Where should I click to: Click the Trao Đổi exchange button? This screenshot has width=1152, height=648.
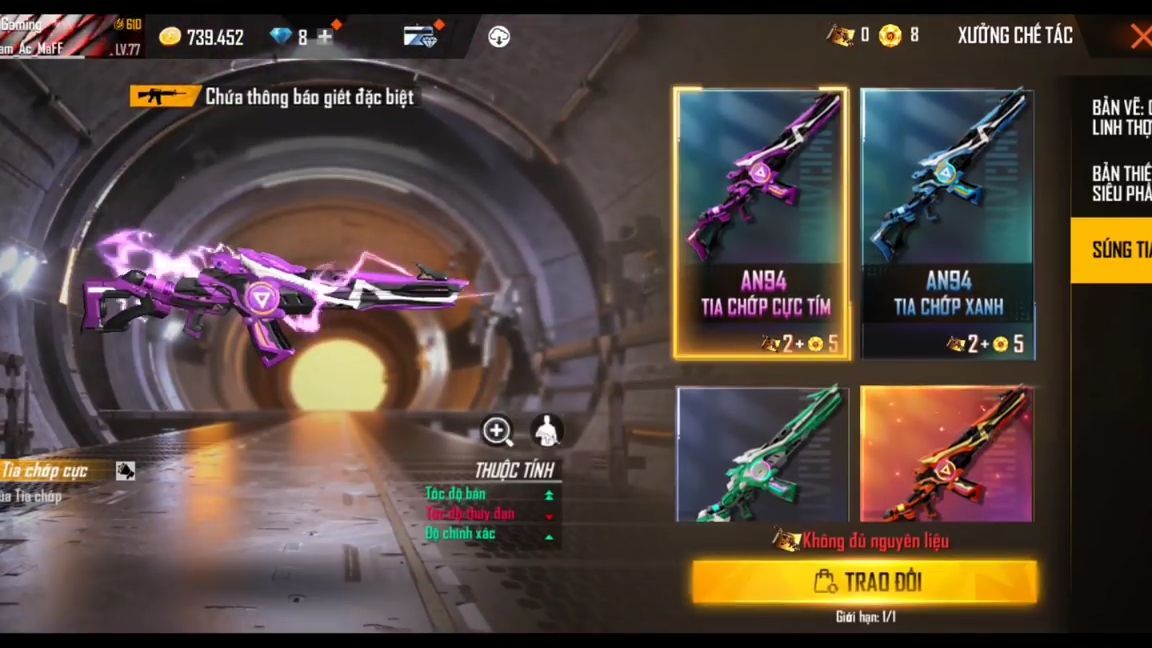(865, 582)
